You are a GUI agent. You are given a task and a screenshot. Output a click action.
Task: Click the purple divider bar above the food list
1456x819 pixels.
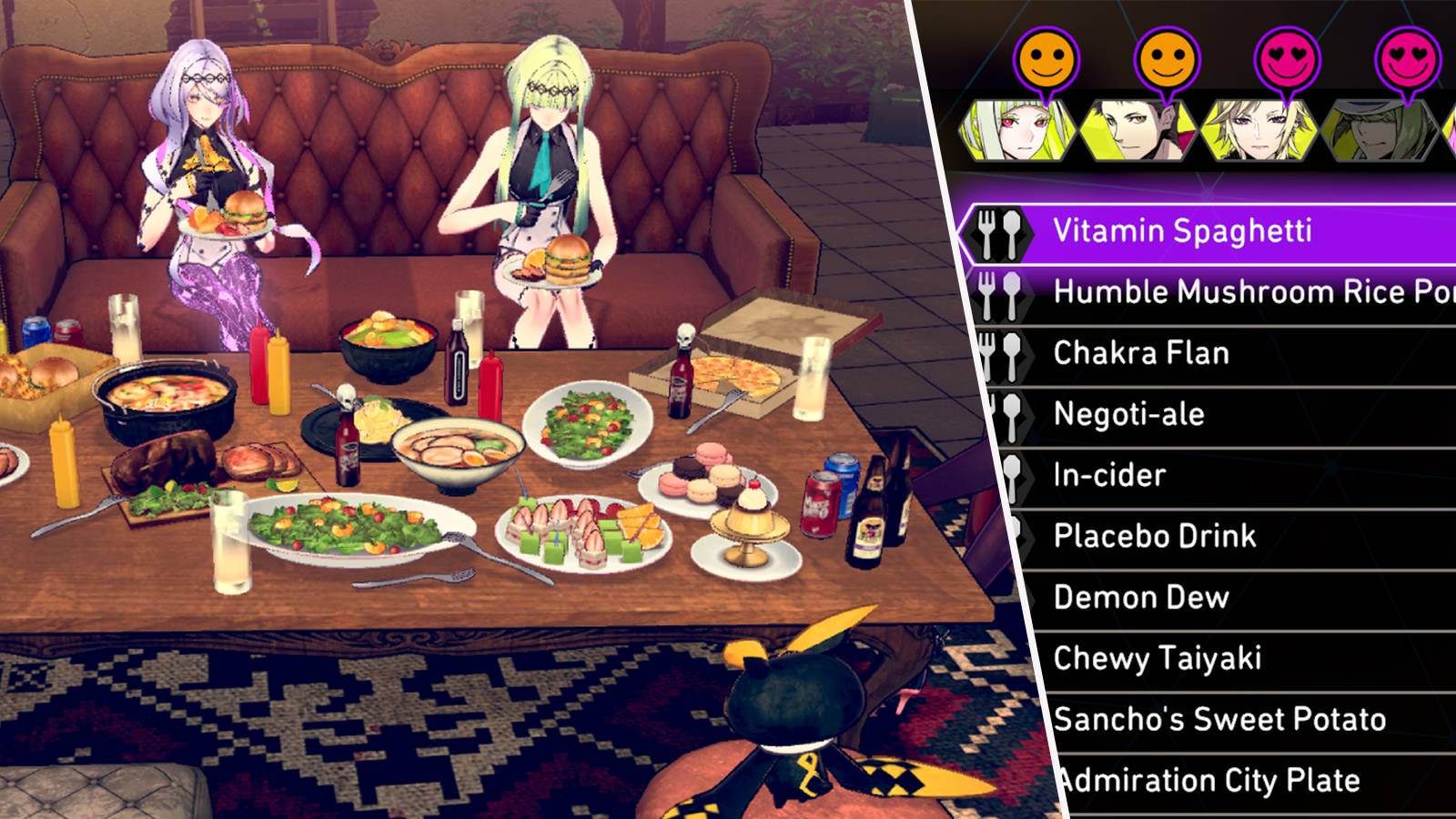[1210, 185]
